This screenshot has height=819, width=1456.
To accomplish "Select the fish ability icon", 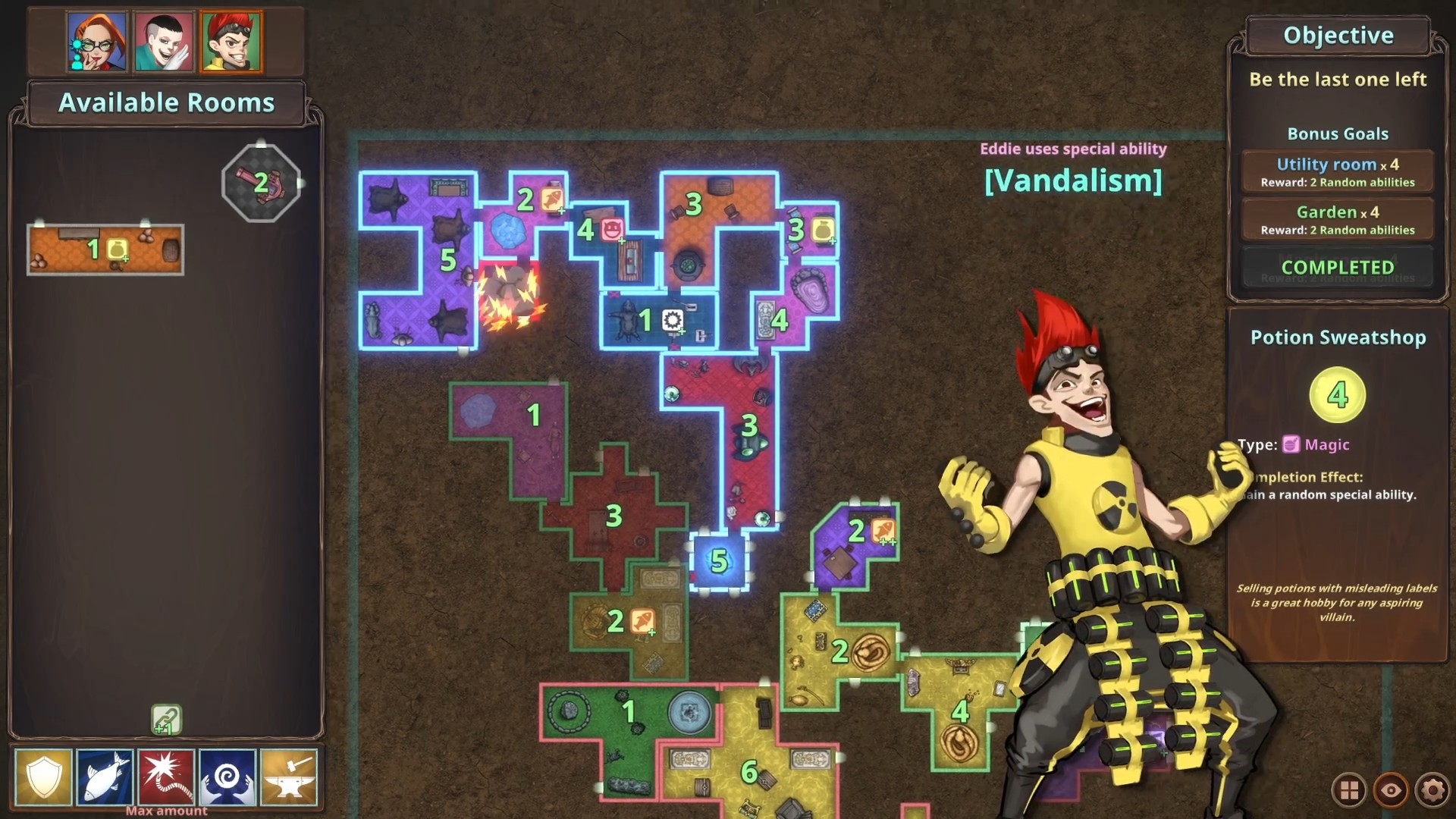I will 105,778.
